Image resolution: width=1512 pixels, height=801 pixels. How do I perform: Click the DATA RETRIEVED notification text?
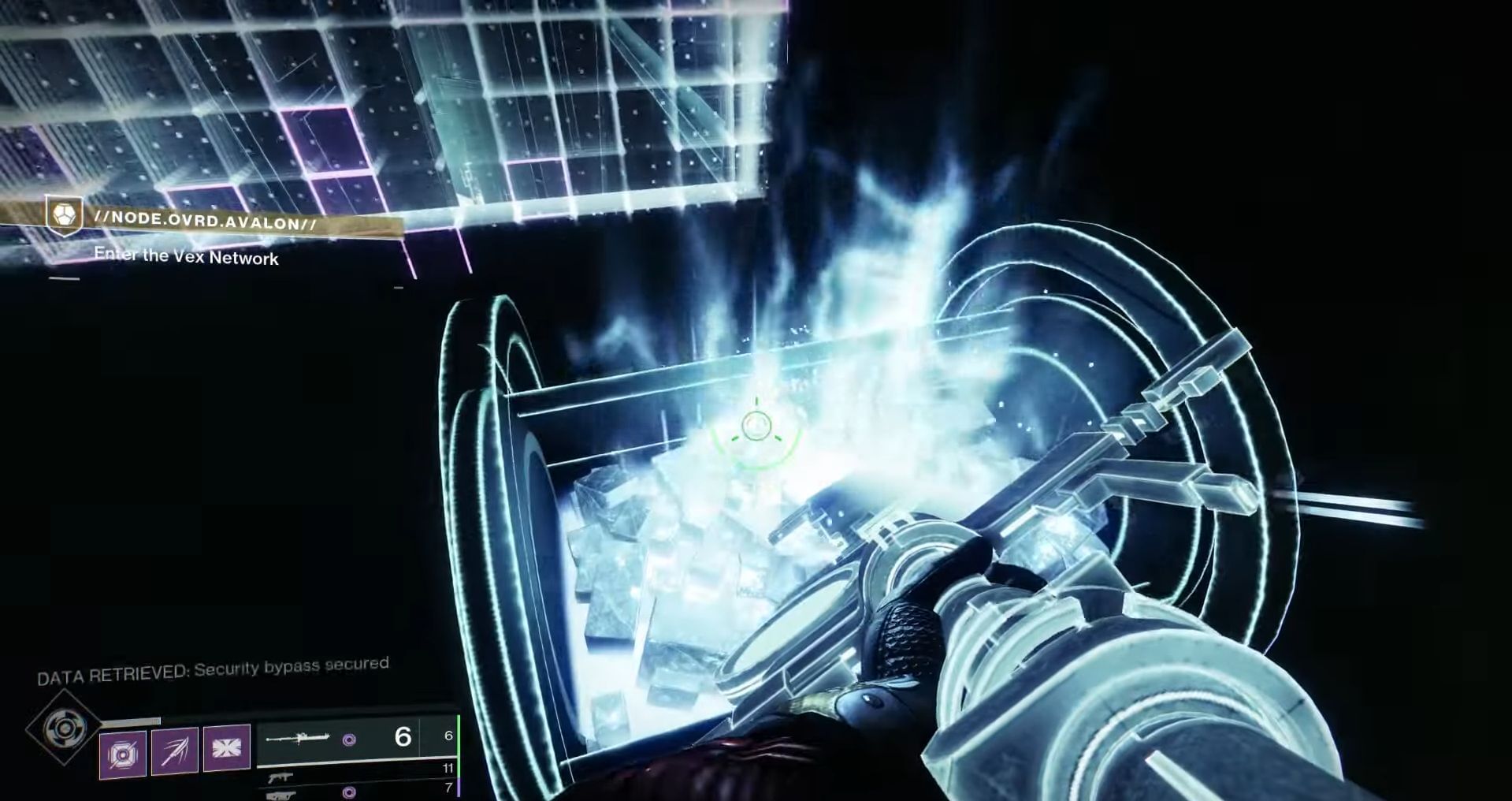213,665
